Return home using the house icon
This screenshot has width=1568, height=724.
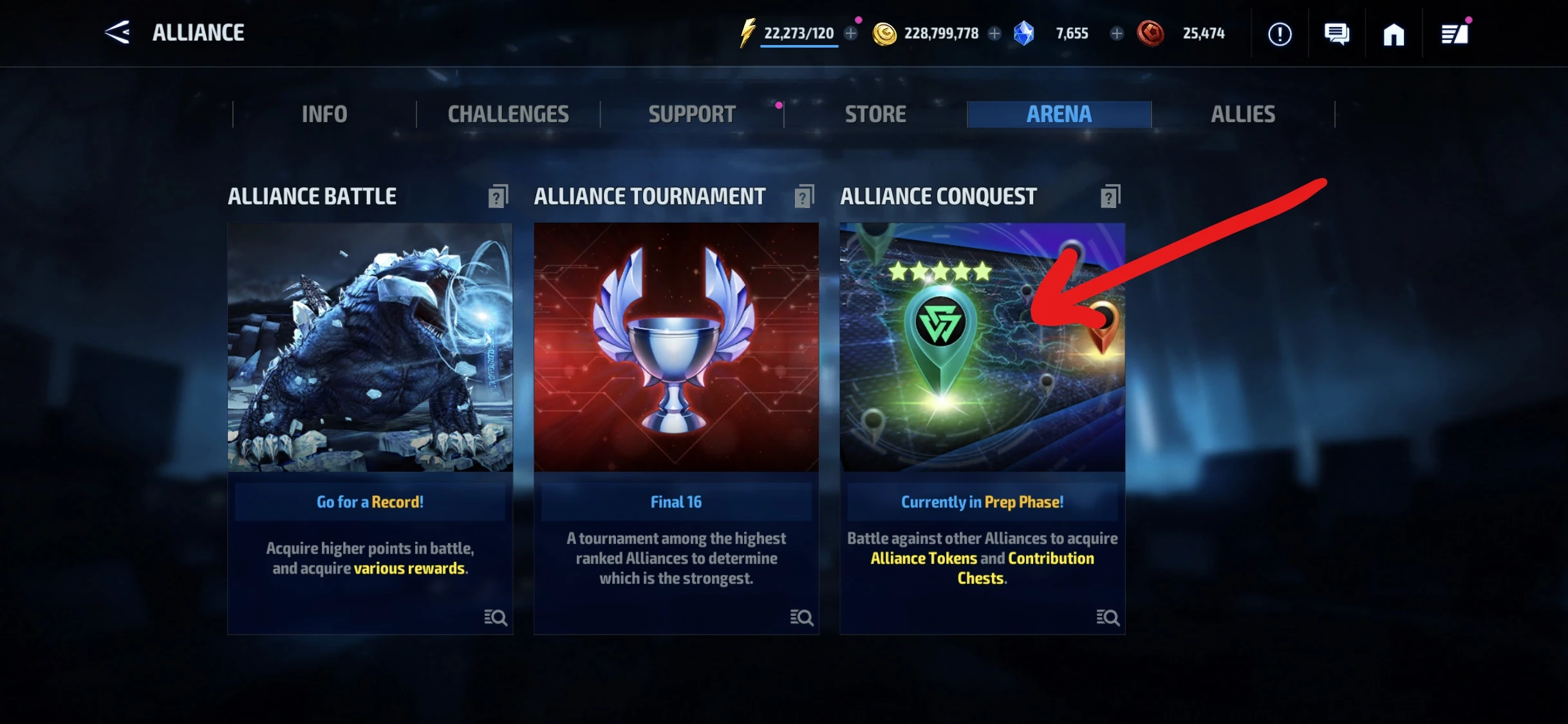[1394, 33]
